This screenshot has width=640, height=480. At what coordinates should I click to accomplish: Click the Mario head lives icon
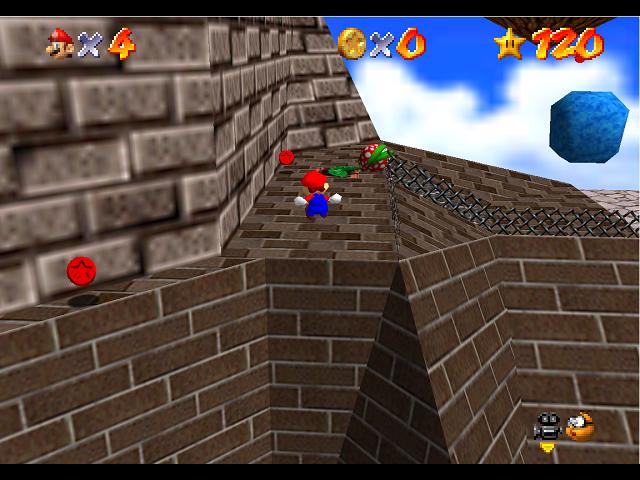[60, 43]
